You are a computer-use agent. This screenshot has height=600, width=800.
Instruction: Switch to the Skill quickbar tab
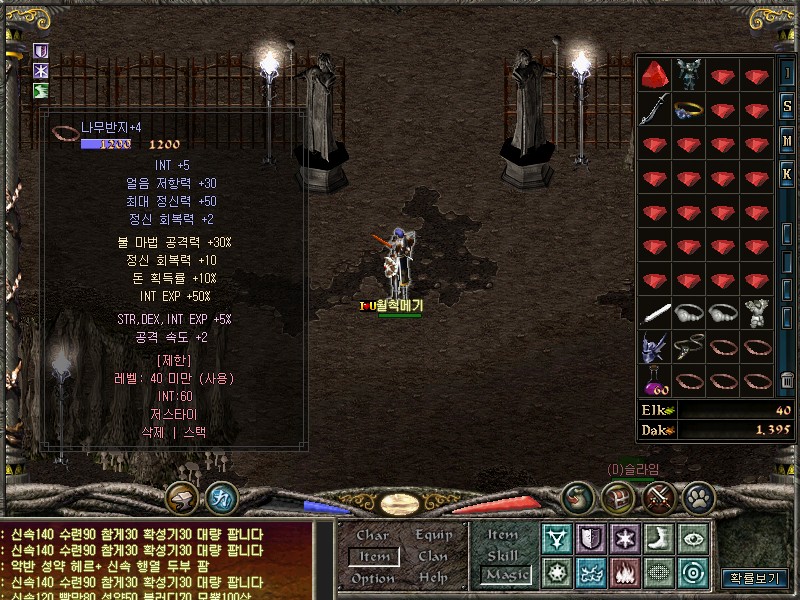coord(502,555)
